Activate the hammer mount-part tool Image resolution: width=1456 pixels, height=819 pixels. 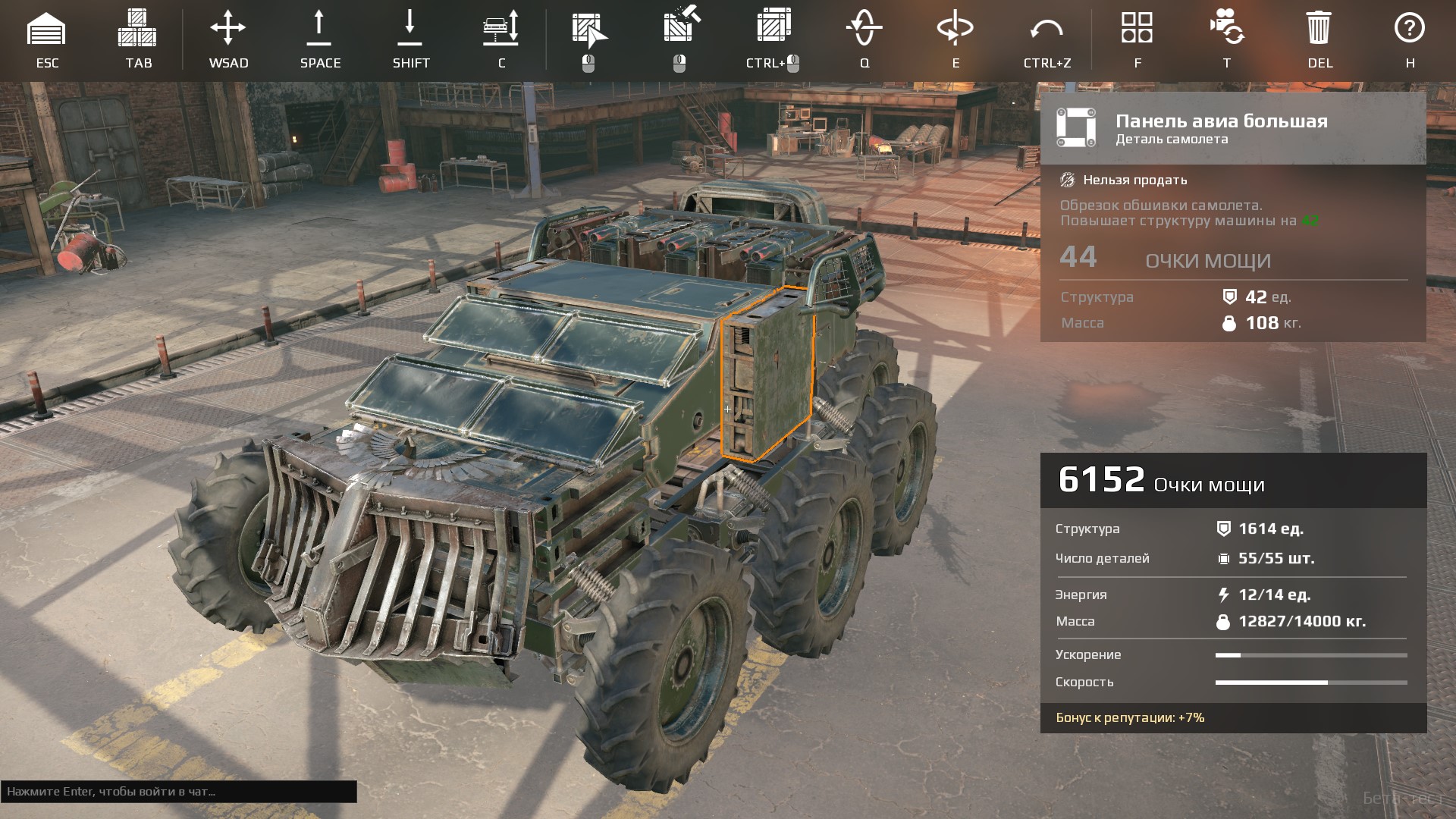coord(680,27)
